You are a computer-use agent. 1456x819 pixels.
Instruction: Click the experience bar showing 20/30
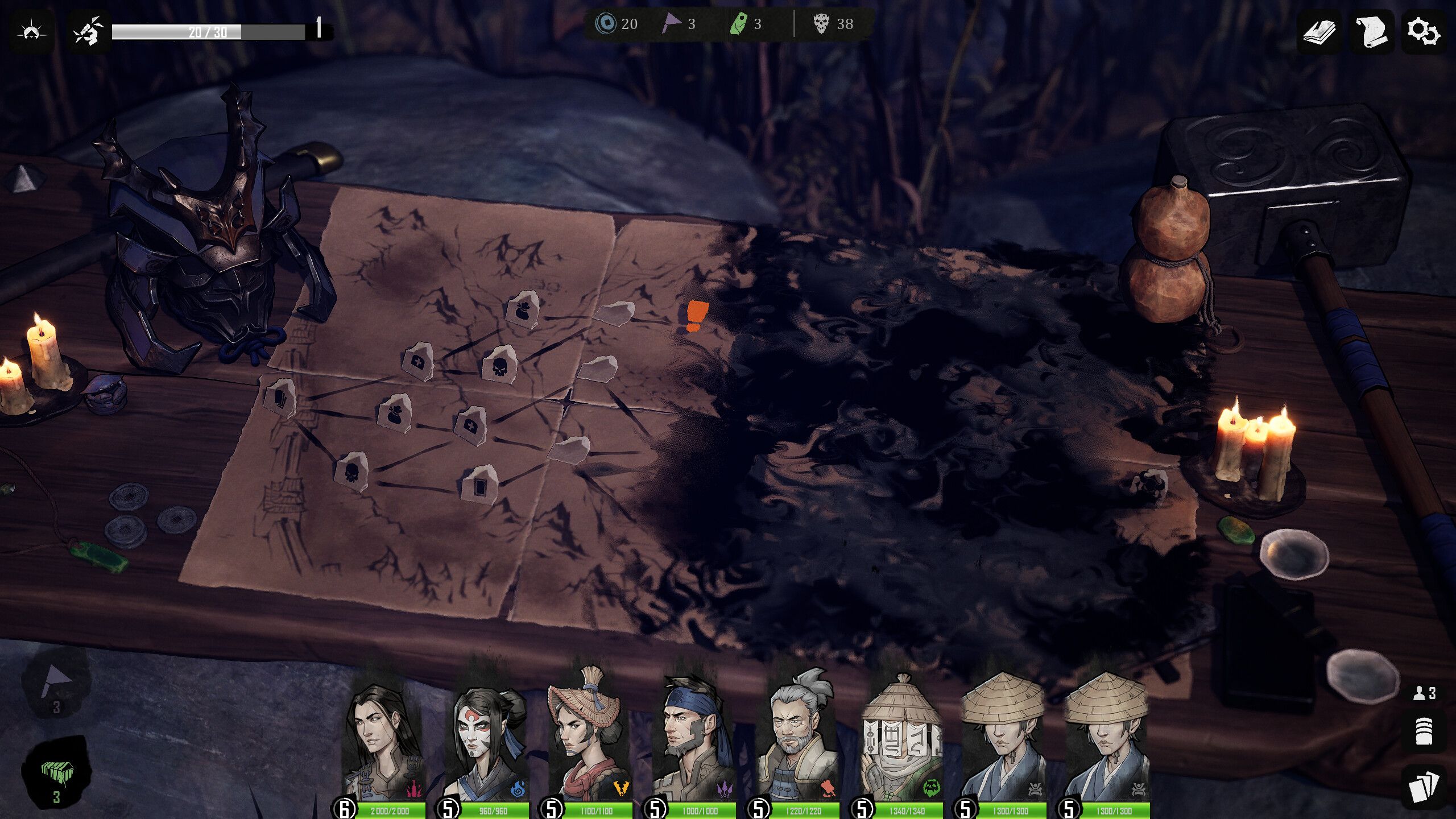point(208,31)
